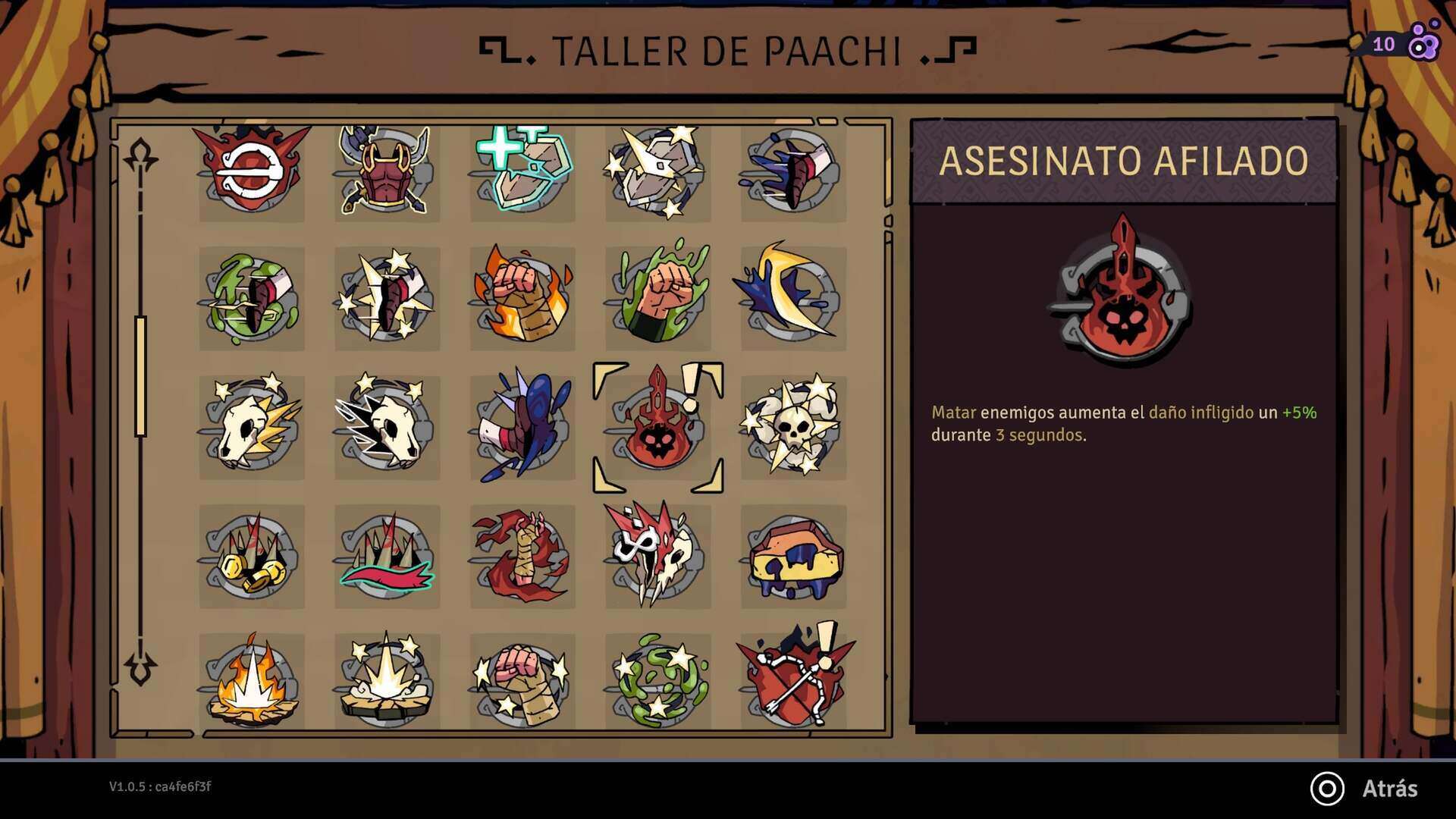Choose the skull with lightning bolts upgrade
The height and width of the screenshot is (819, 1456).
point(252,427)
